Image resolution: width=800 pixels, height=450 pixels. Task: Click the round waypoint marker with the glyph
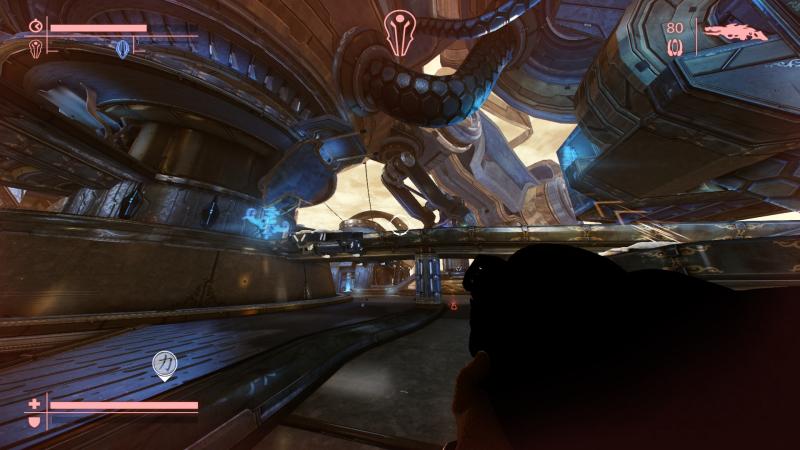click(164, 364)
